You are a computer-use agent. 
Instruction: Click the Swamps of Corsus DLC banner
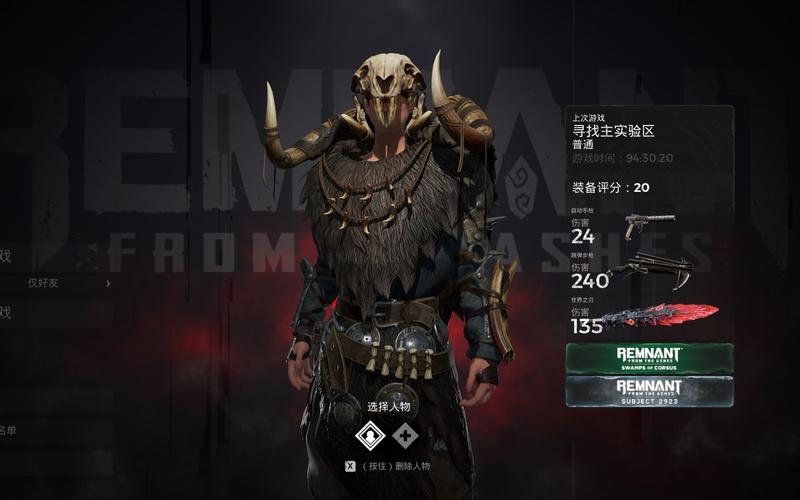click(x=649, y=358)
